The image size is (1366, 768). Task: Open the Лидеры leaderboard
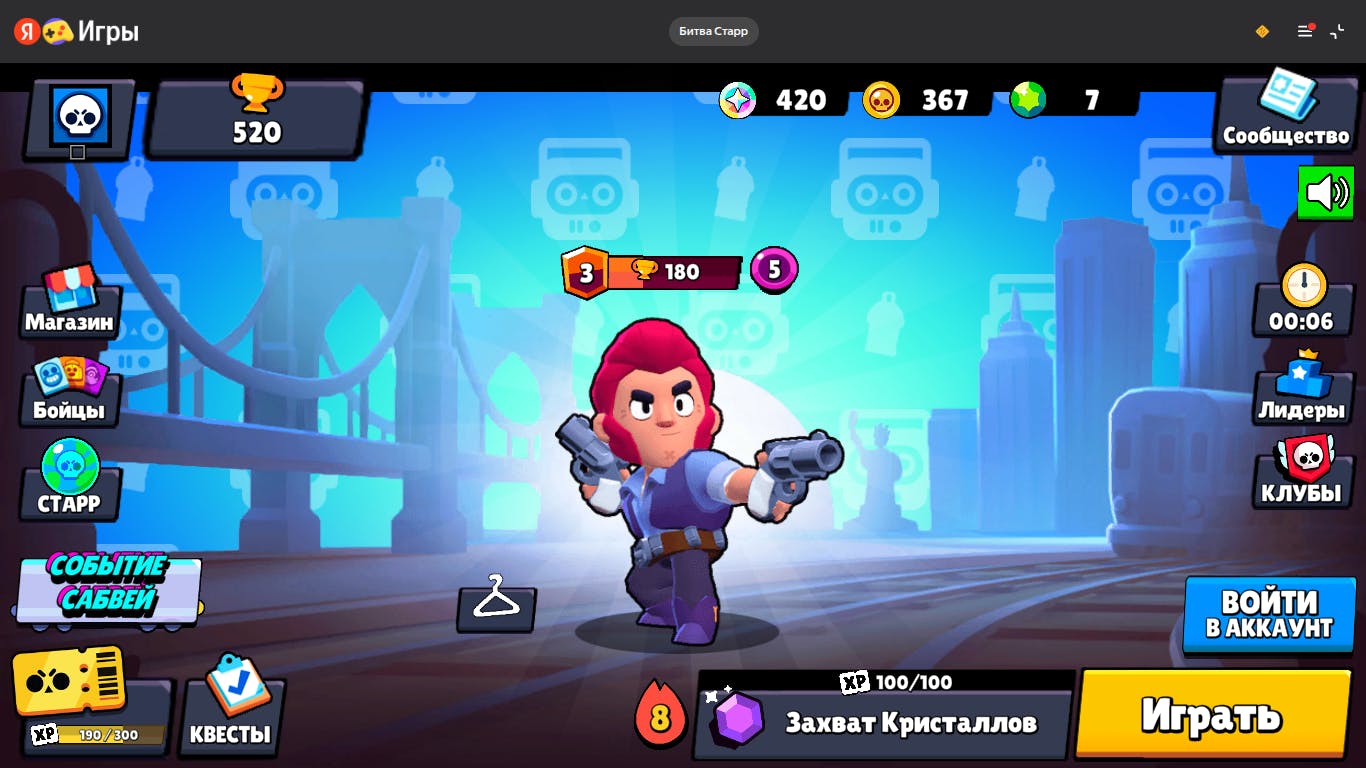(x=1301, y=388)
